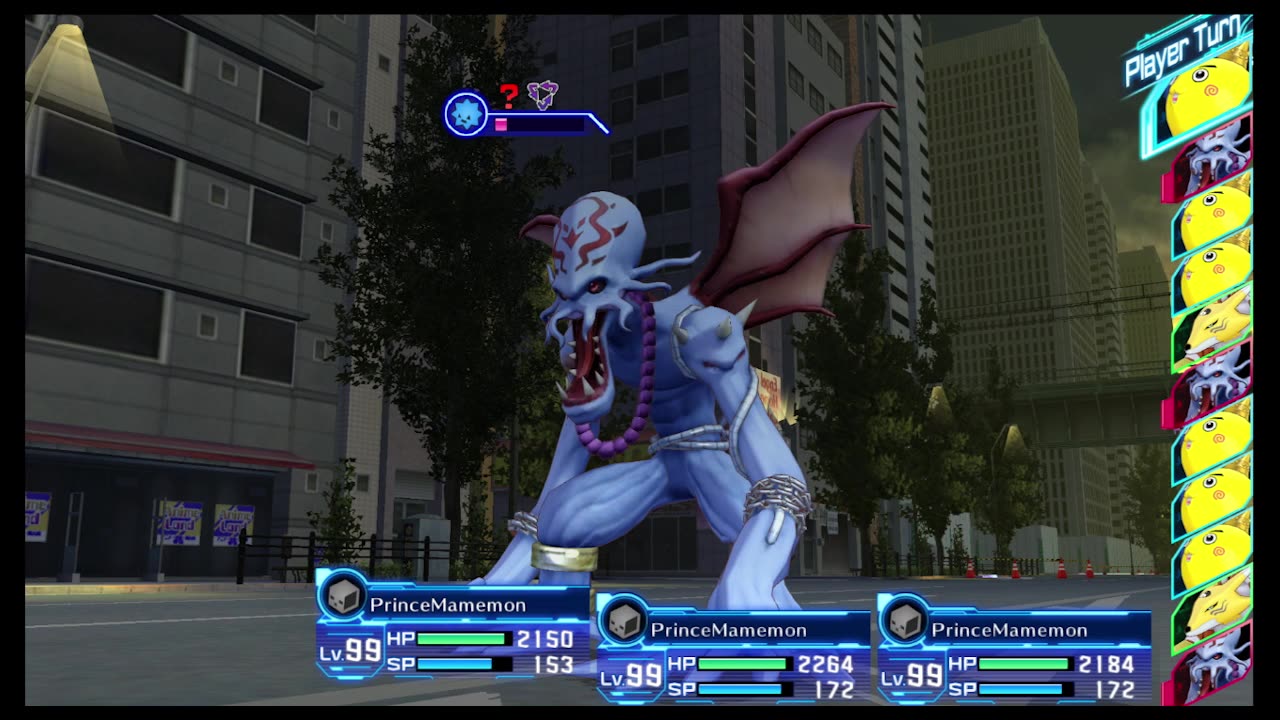
Task: Click the enemy's blue spiky attribute icon
Action: click(465, 114)
